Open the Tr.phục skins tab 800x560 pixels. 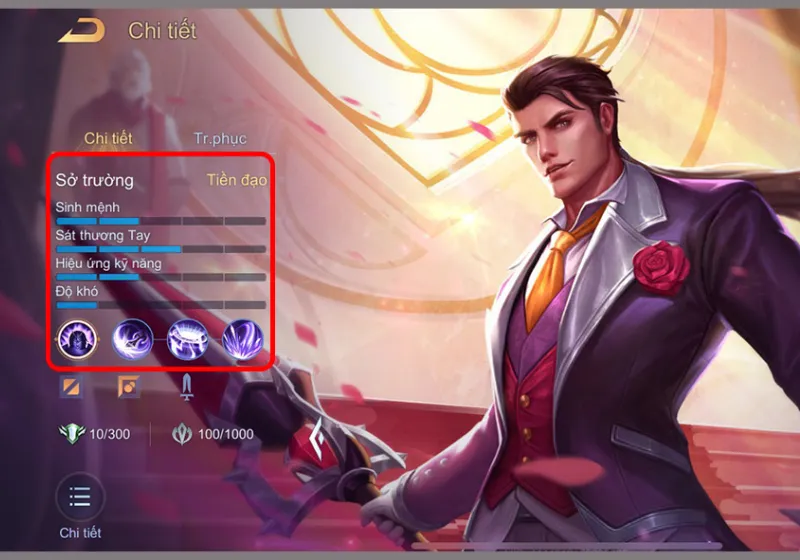point(220,138)
